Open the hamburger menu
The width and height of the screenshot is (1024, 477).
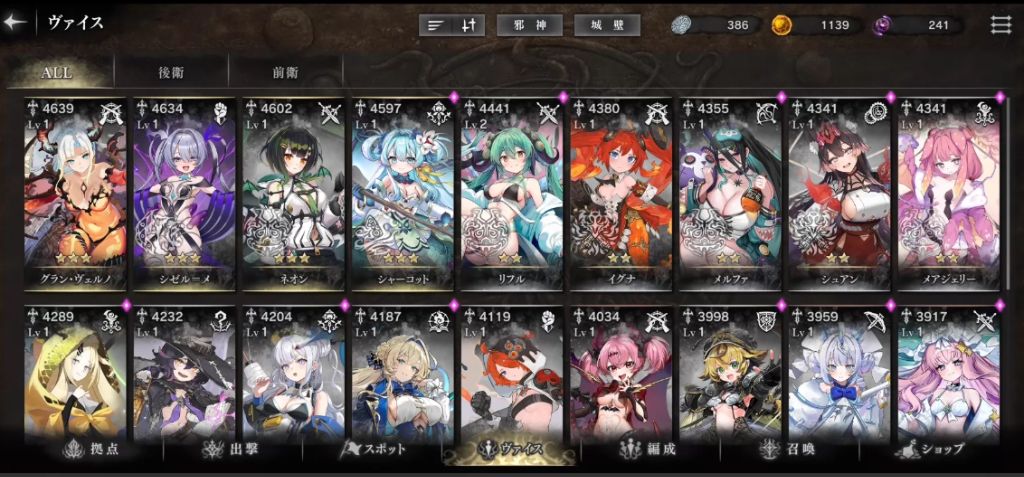pyautogui.click(x=1000, y=25)
